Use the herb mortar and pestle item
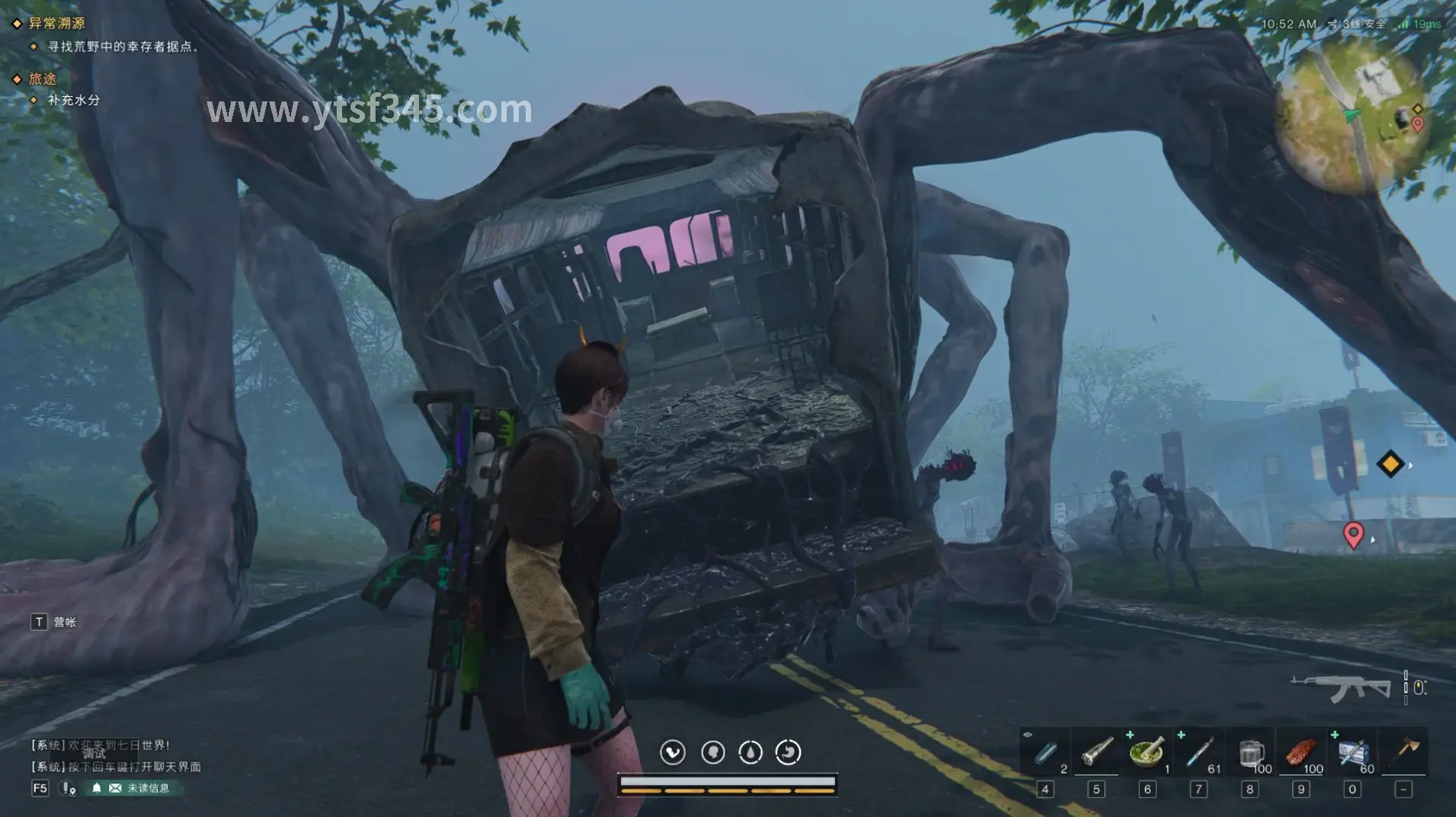This screenshot has width=1456, height=817. 1147,753
